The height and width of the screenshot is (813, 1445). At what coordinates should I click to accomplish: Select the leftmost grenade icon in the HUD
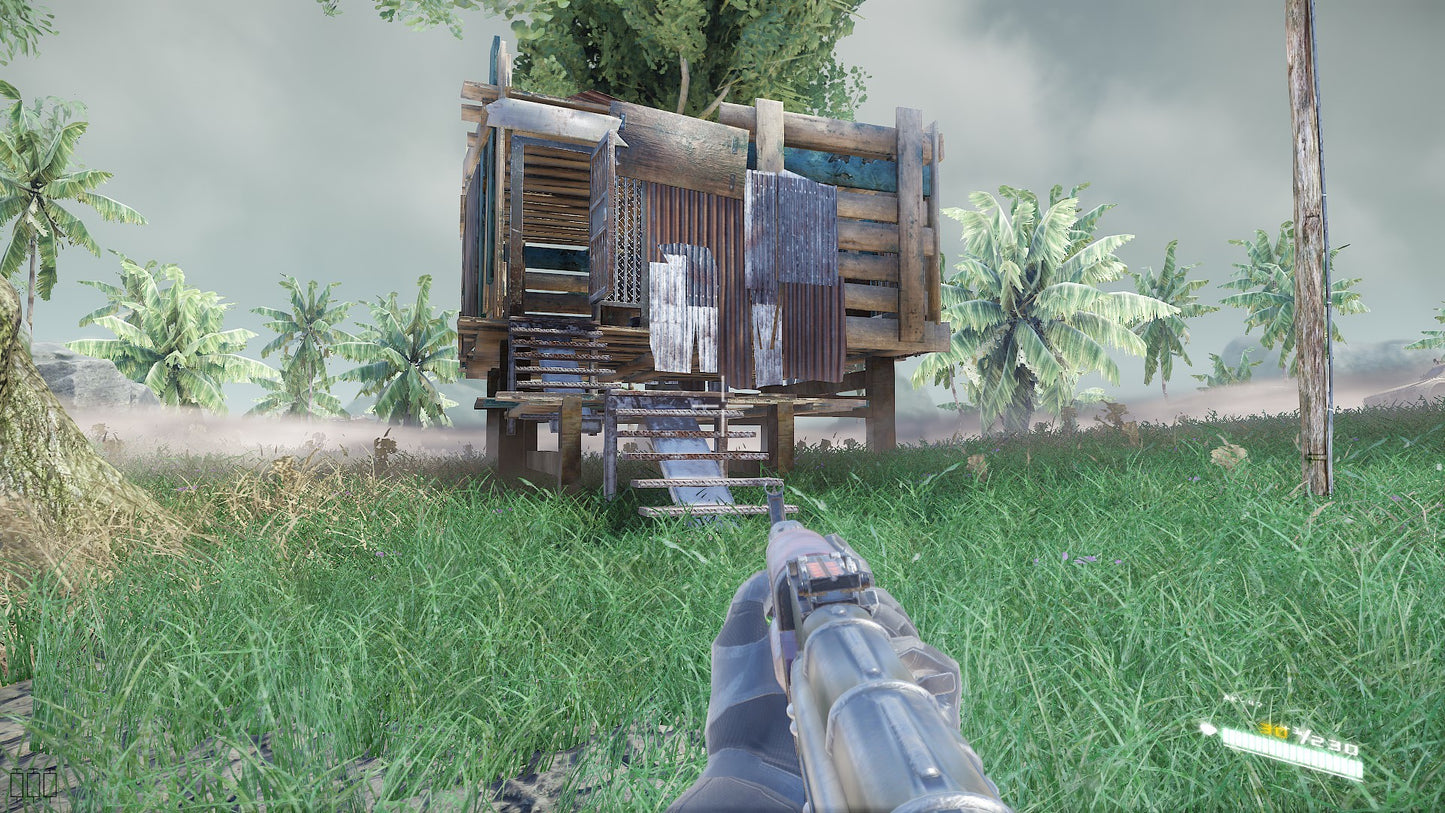(16, 783)
